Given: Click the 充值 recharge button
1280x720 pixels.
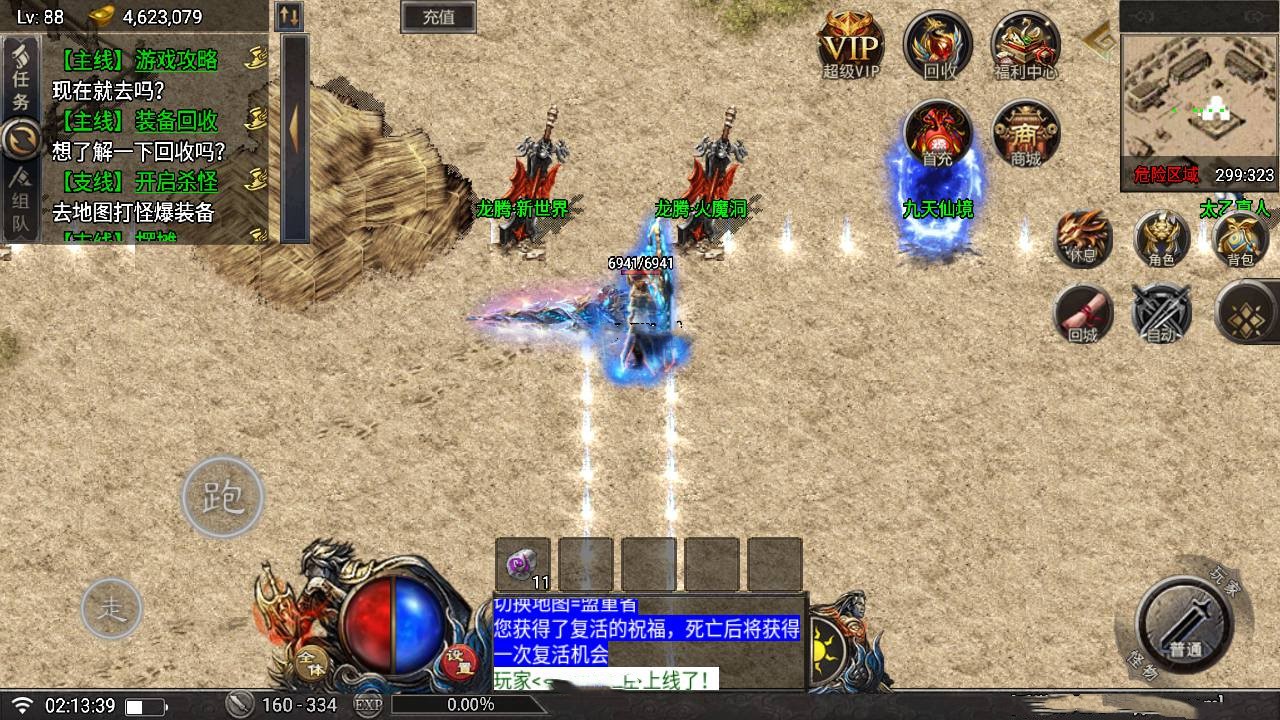Looking at the screenshot, I should pyautogui.click(x=438, y=17).
